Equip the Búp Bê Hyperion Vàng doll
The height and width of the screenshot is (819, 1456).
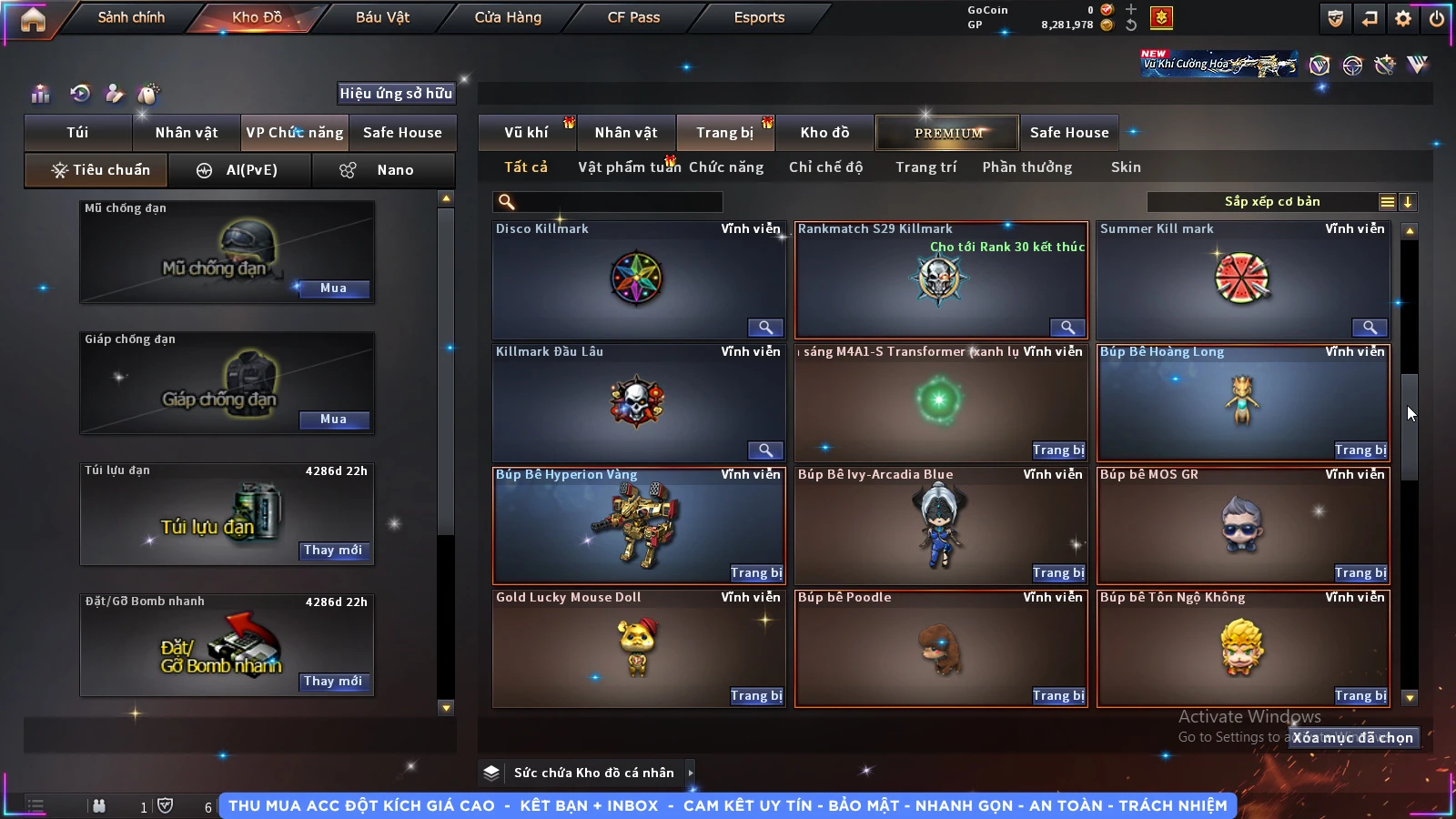(x=755, y=573)
